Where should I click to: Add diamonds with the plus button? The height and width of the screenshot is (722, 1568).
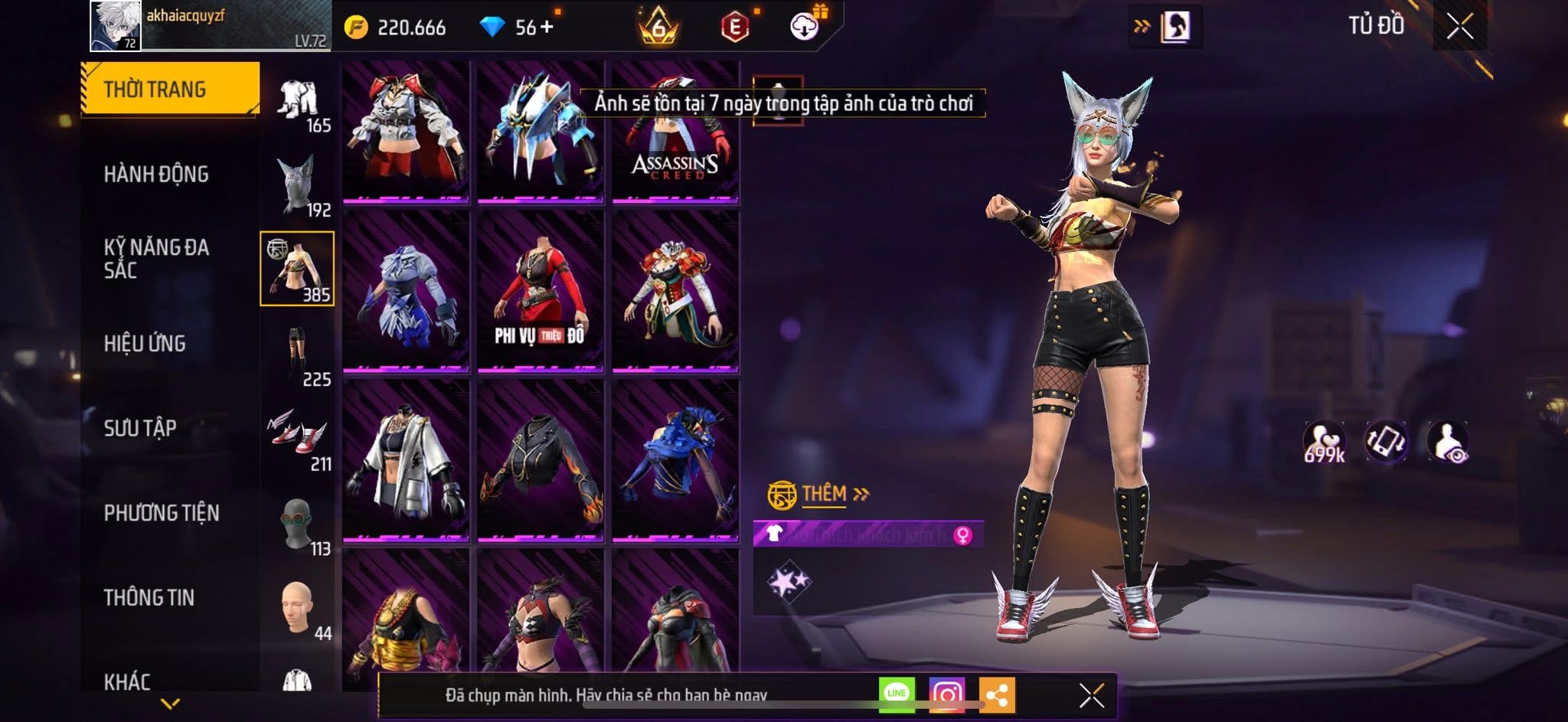[546, 28]
